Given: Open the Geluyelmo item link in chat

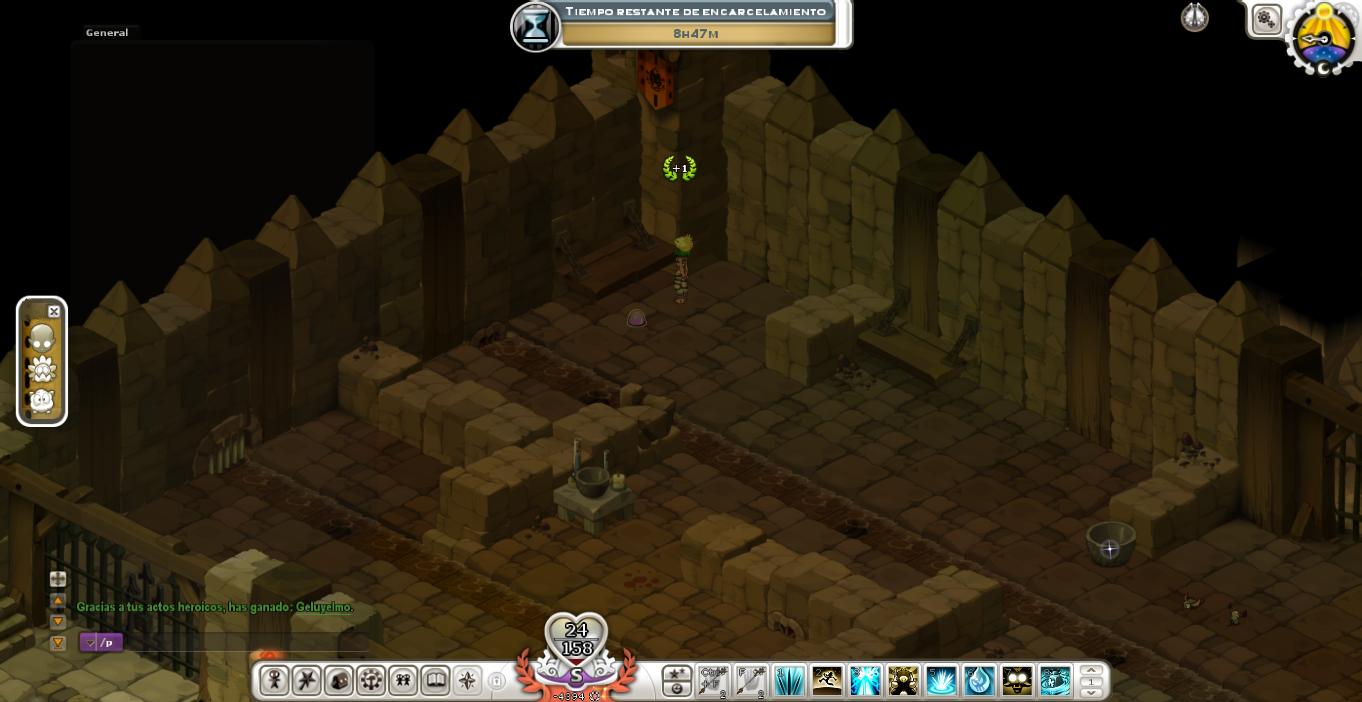Looking at the screenshot, I should click(x=324, y=607).
